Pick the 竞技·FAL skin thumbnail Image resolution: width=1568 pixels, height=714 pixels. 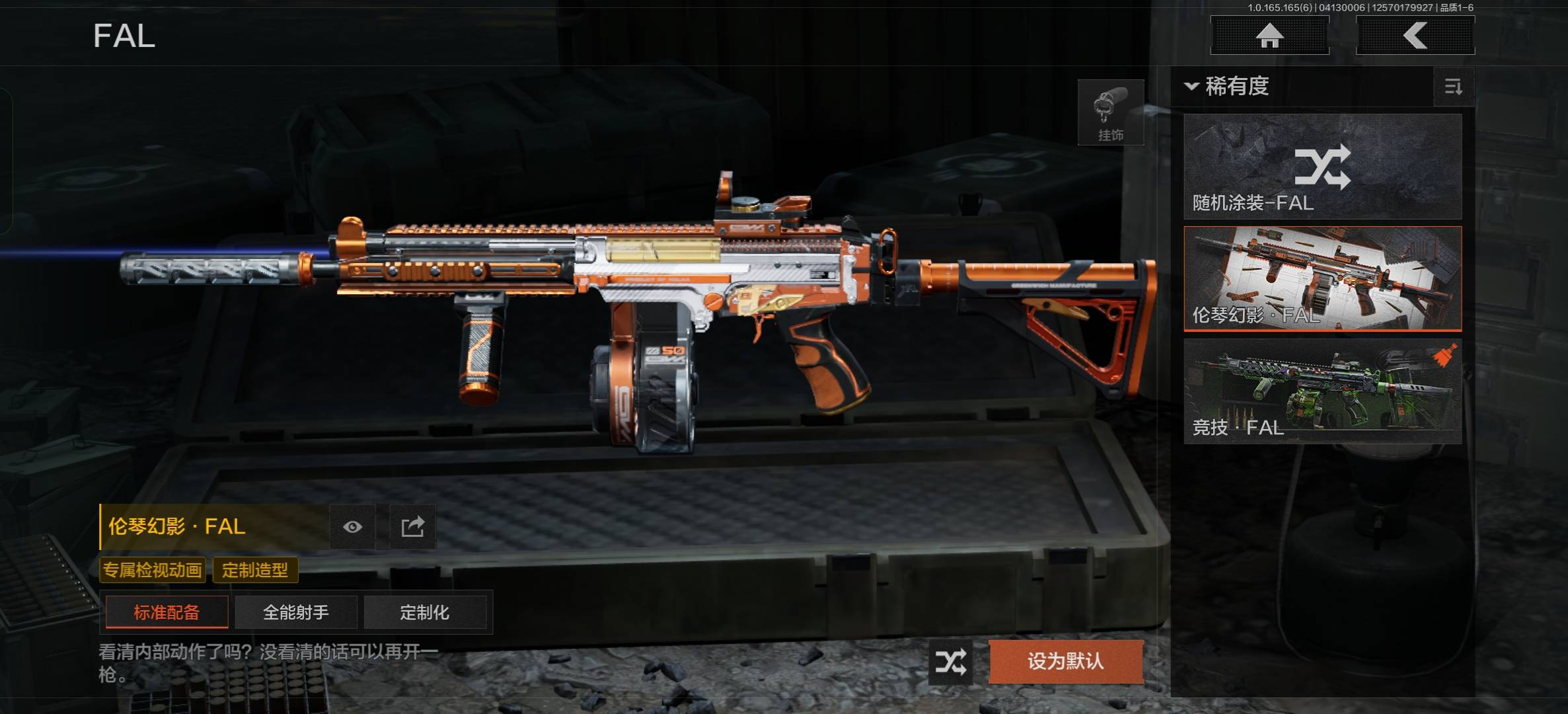pyautogui.click(x=1322, y=391)
